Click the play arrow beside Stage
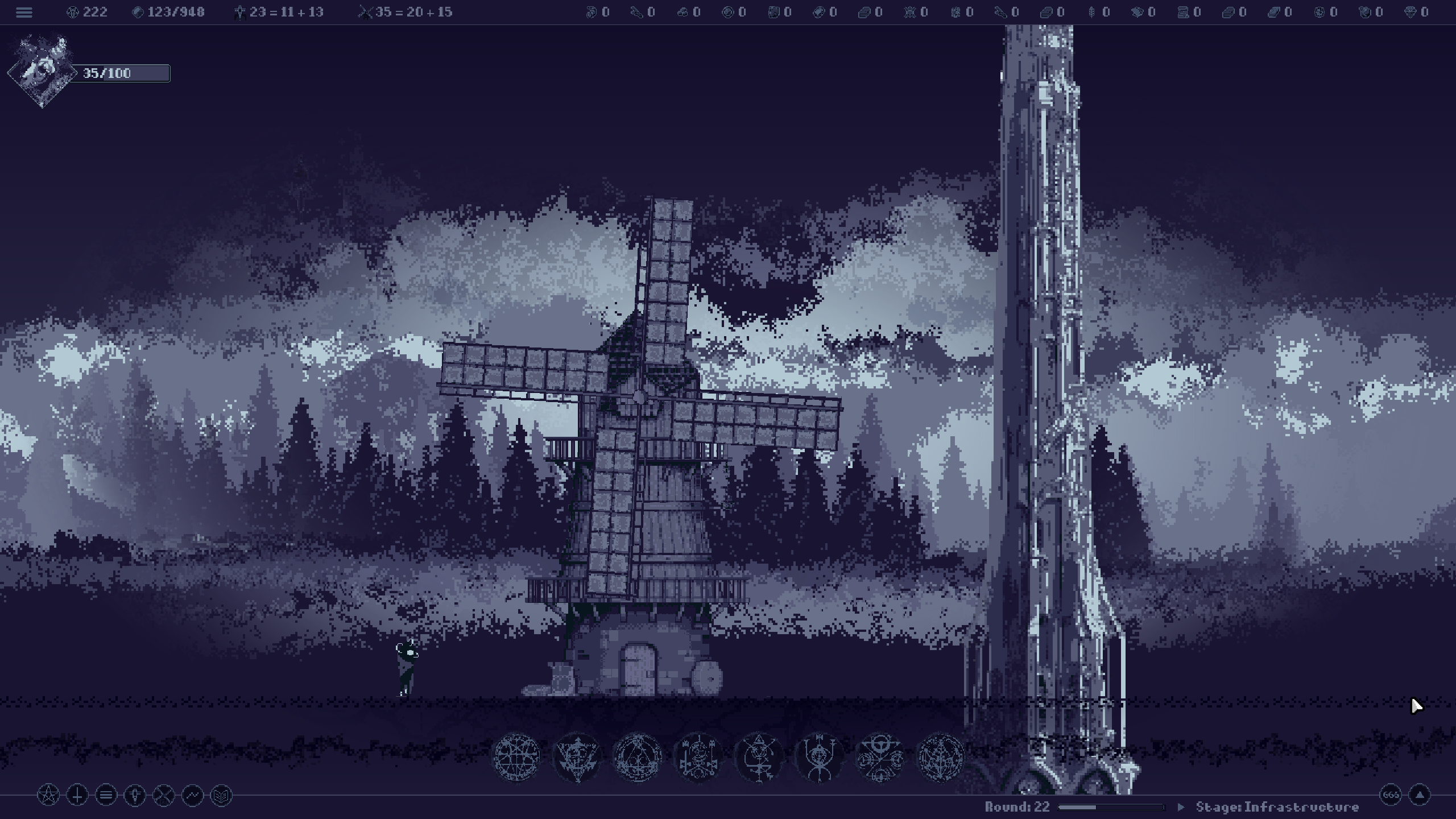 pyautogui.click(x=1181, y=807)
